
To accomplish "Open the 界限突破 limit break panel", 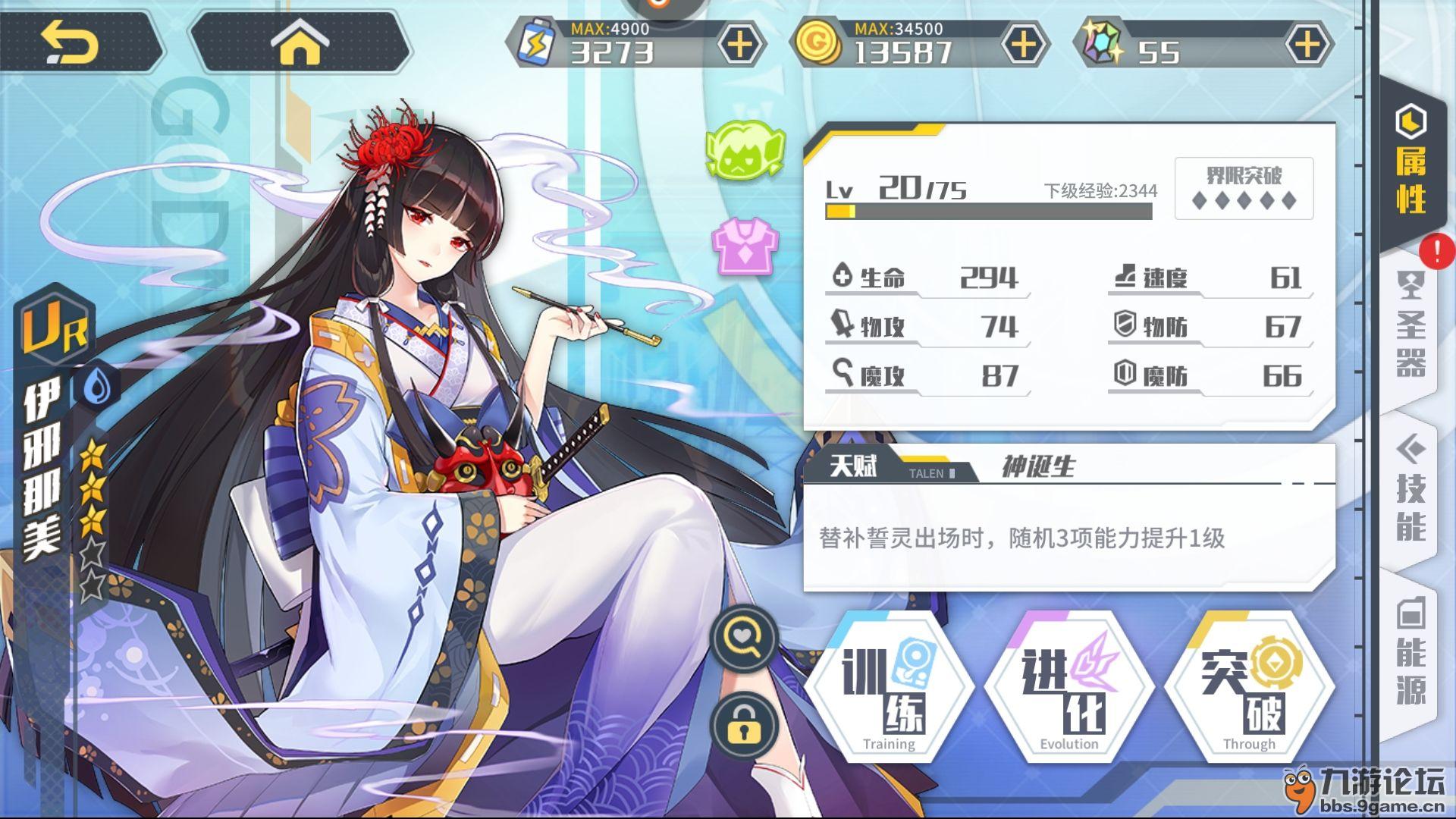I will pyautogui.click(x=1244, y=188).
